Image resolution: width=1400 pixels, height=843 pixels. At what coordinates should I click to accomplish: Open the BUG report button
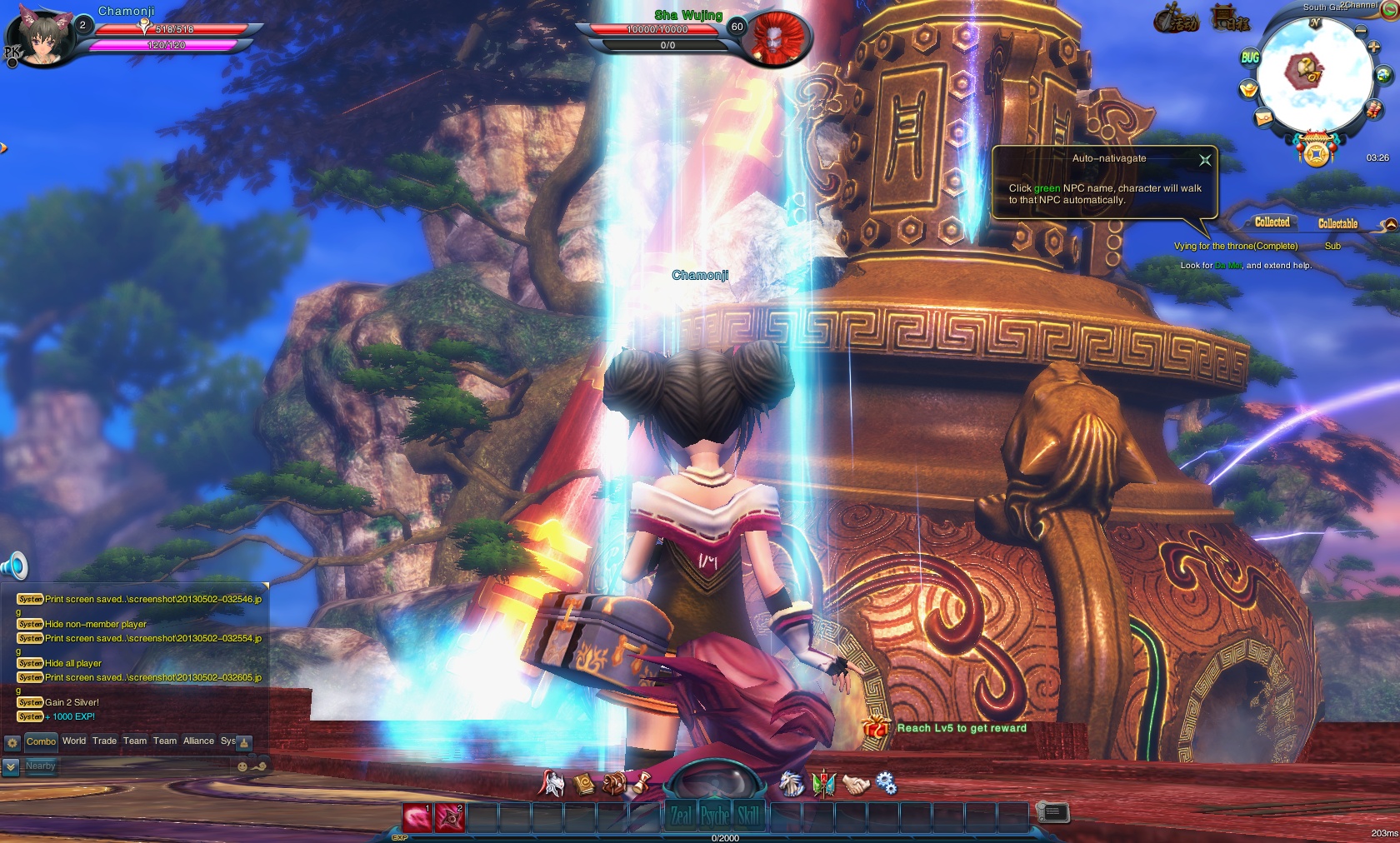click(1250, 57)
